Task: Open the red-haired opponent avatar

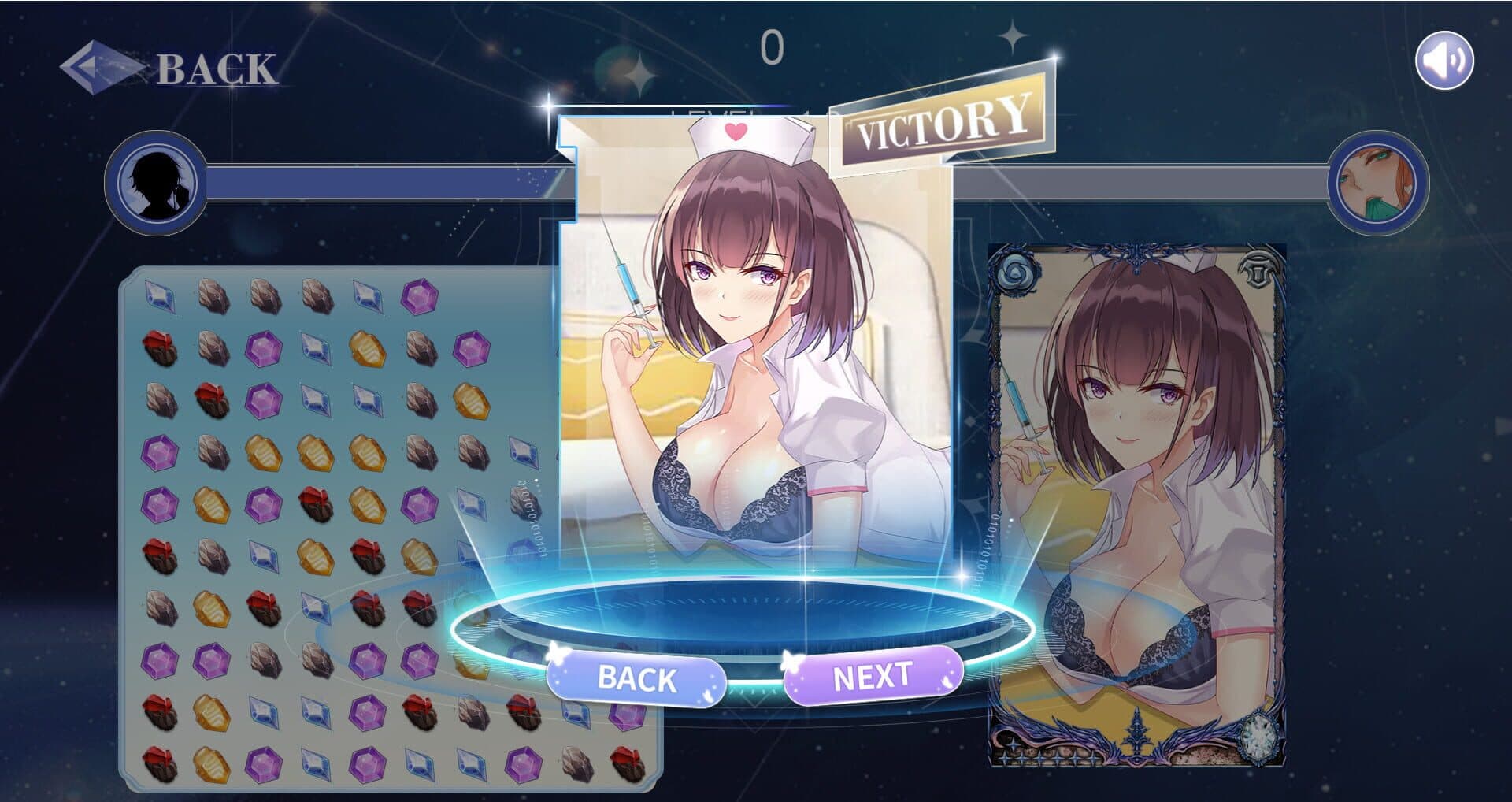Action: [1377, 183]
